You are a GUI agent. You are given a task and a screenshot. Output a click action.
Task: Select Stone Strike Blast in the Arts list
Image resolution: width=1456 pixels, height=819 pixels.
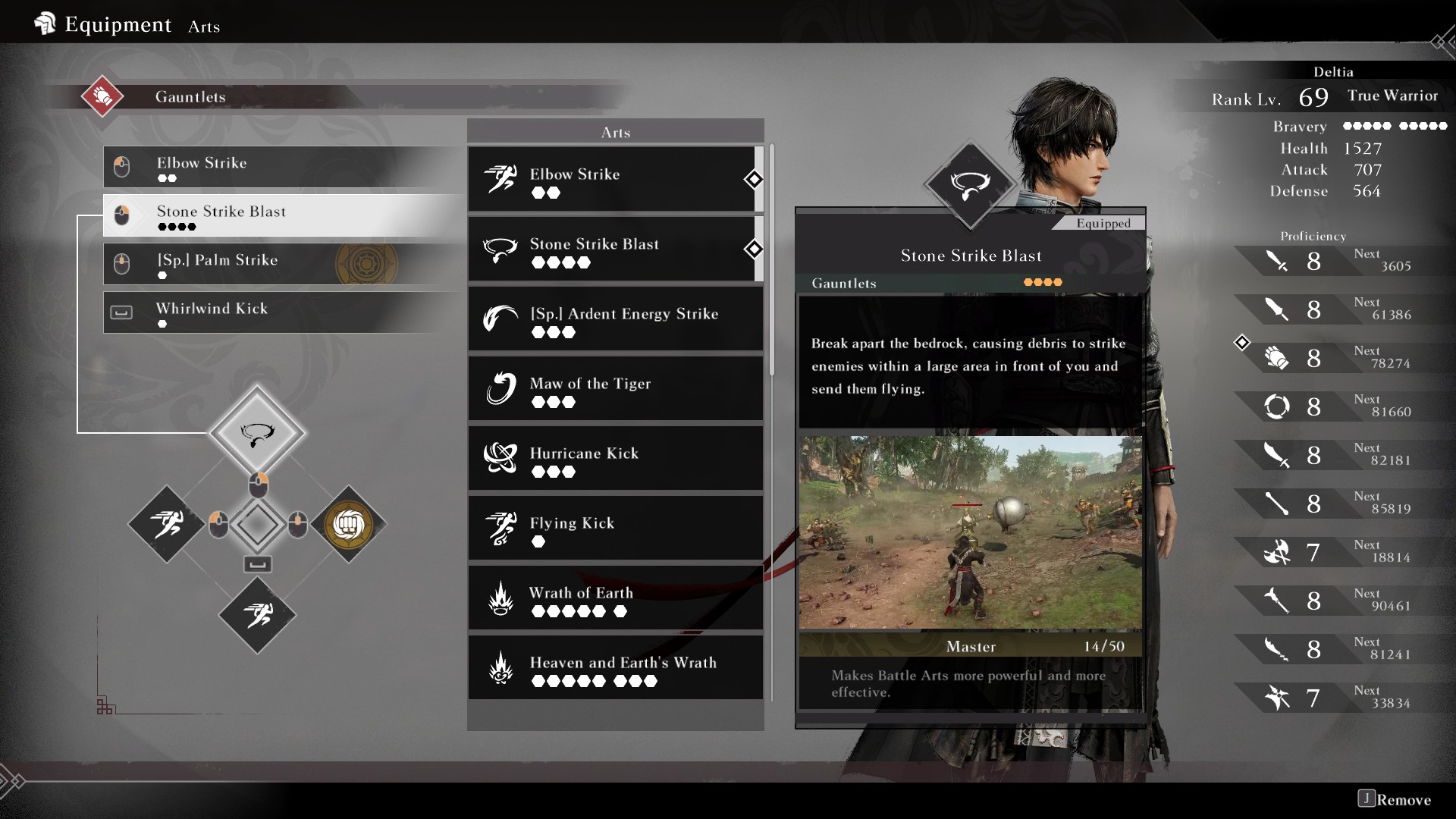pyautogui.click(x=614, y=249)
